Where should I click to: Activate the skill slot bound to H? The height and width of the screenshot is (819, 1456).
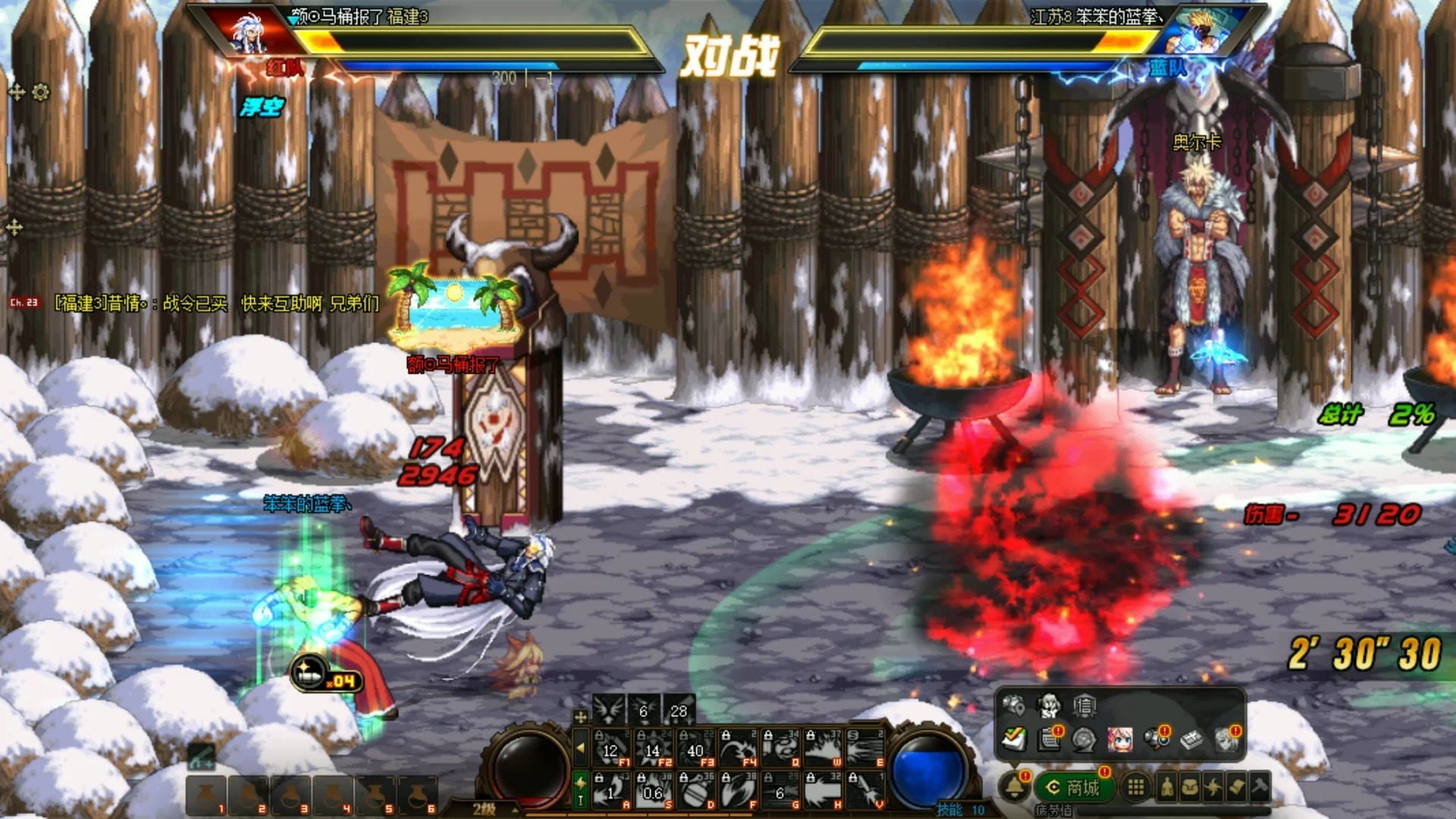tap(823, 791)
